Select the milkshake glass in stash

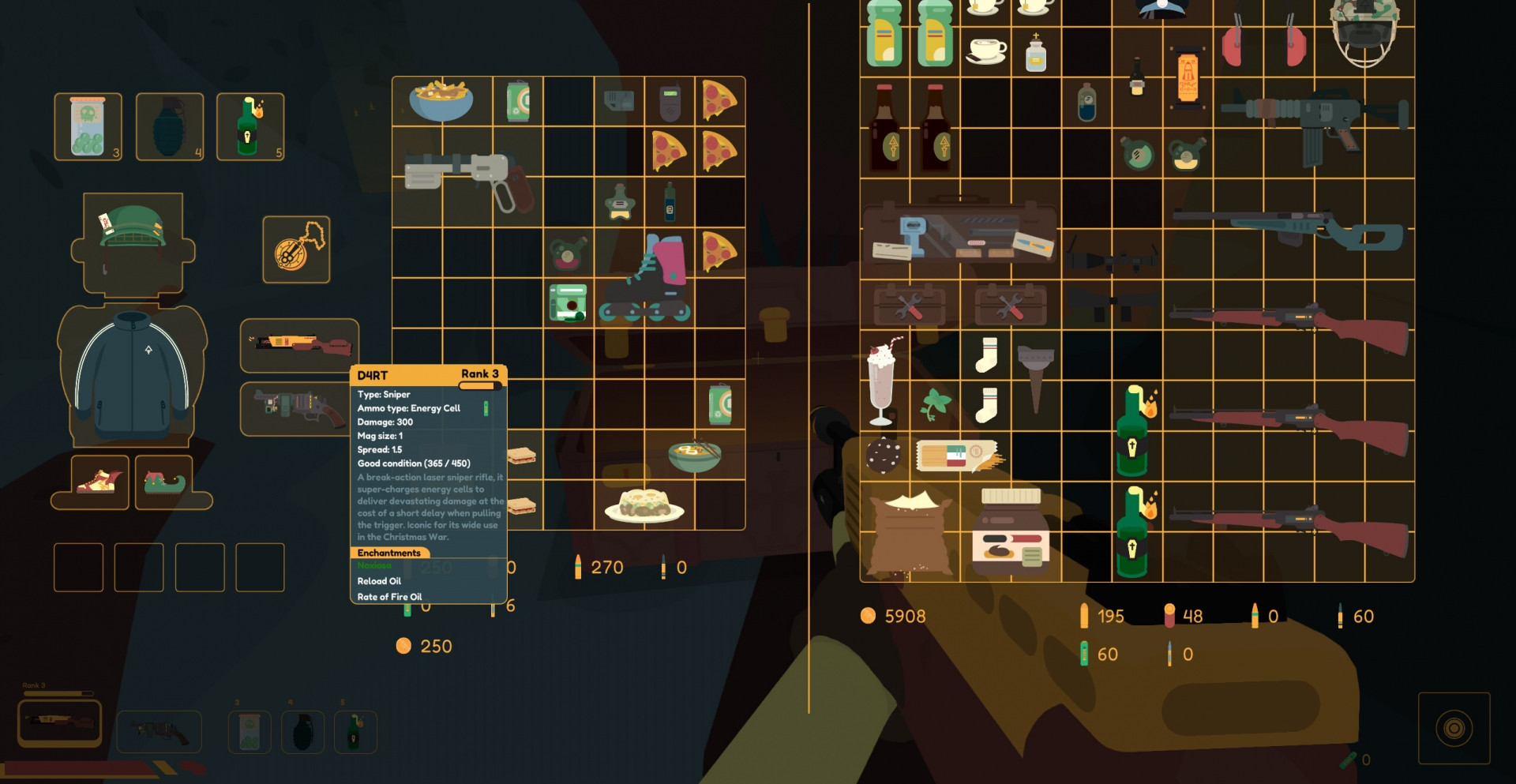pos(884,381)
